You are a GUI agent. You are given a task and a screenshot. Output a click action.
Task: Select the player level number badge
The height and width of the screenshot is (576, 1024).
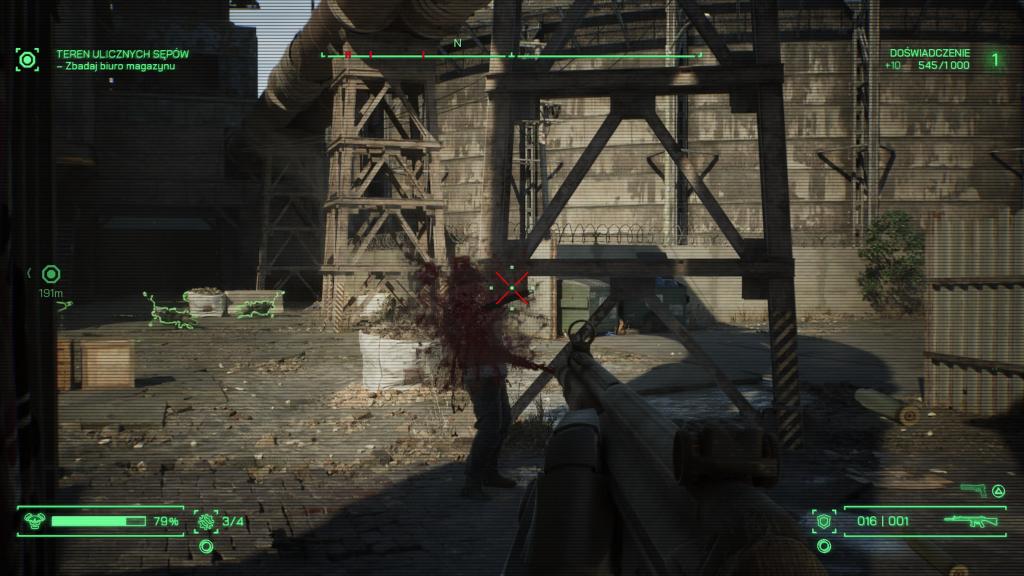pos(994,59)
